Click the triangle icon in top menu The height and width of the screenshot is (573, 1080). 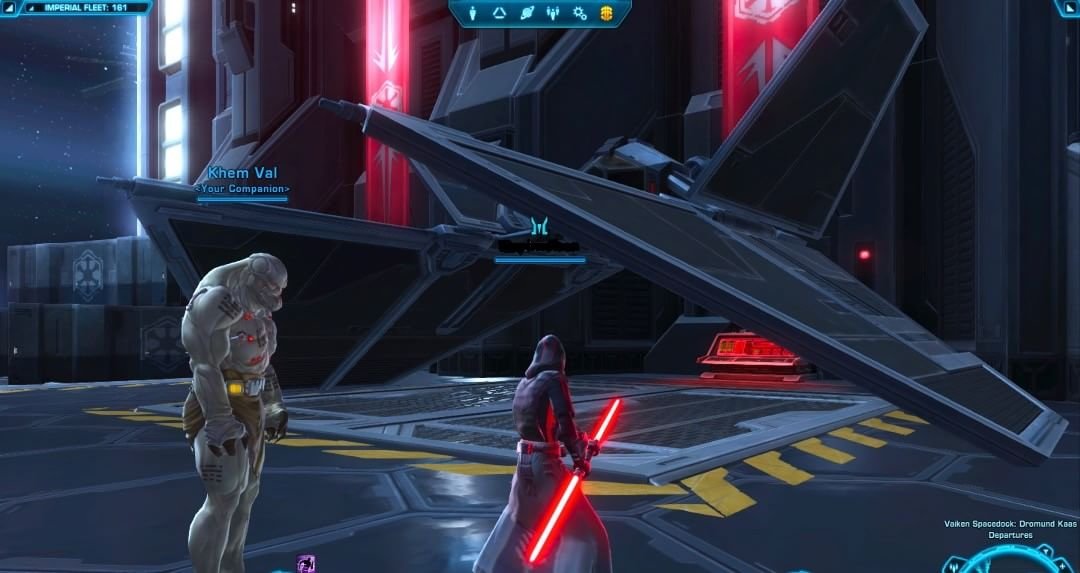[500, 13]
